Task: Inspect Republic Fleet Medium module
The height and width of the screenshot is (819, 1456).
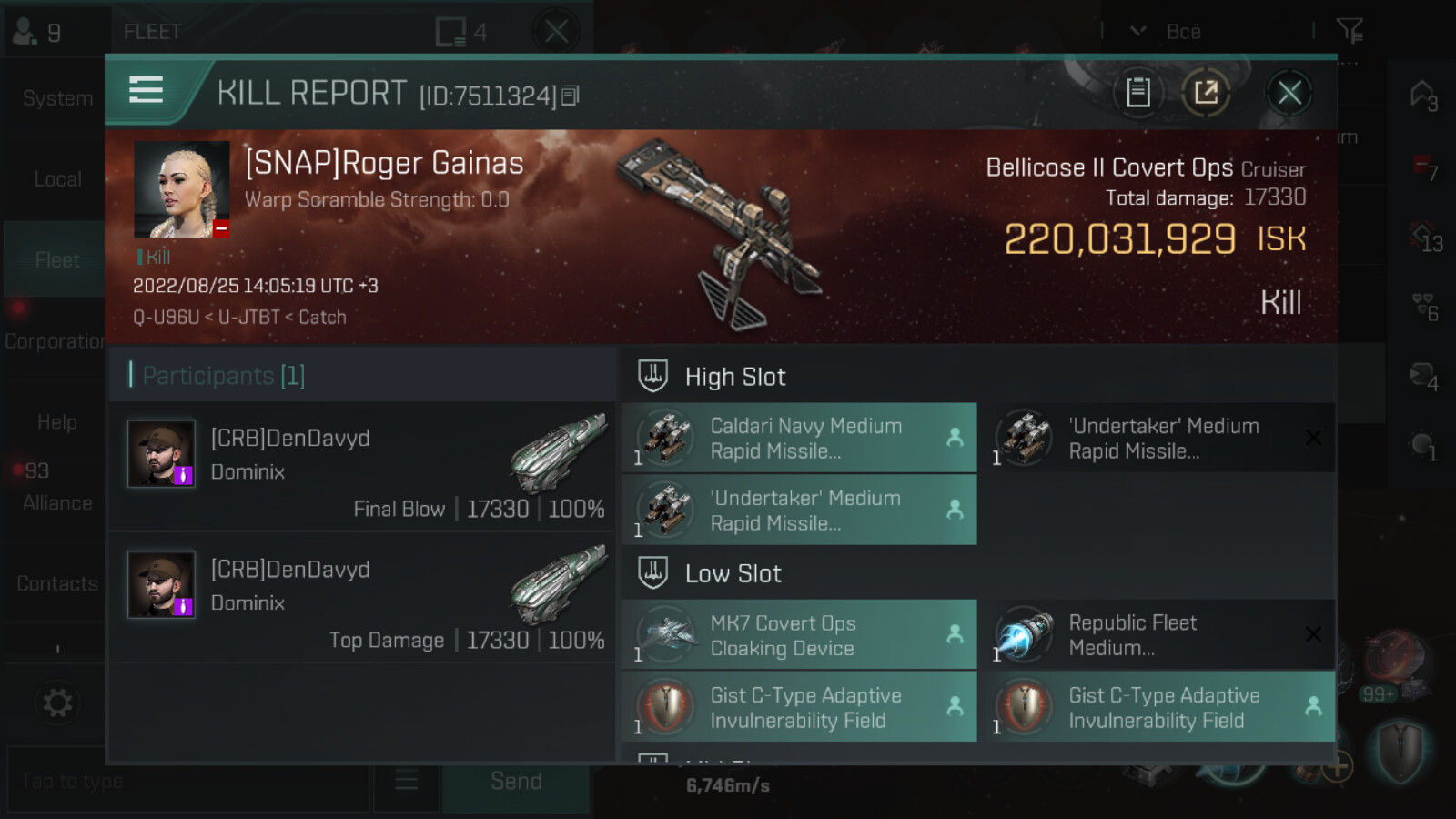Action: coord(1156,635)
